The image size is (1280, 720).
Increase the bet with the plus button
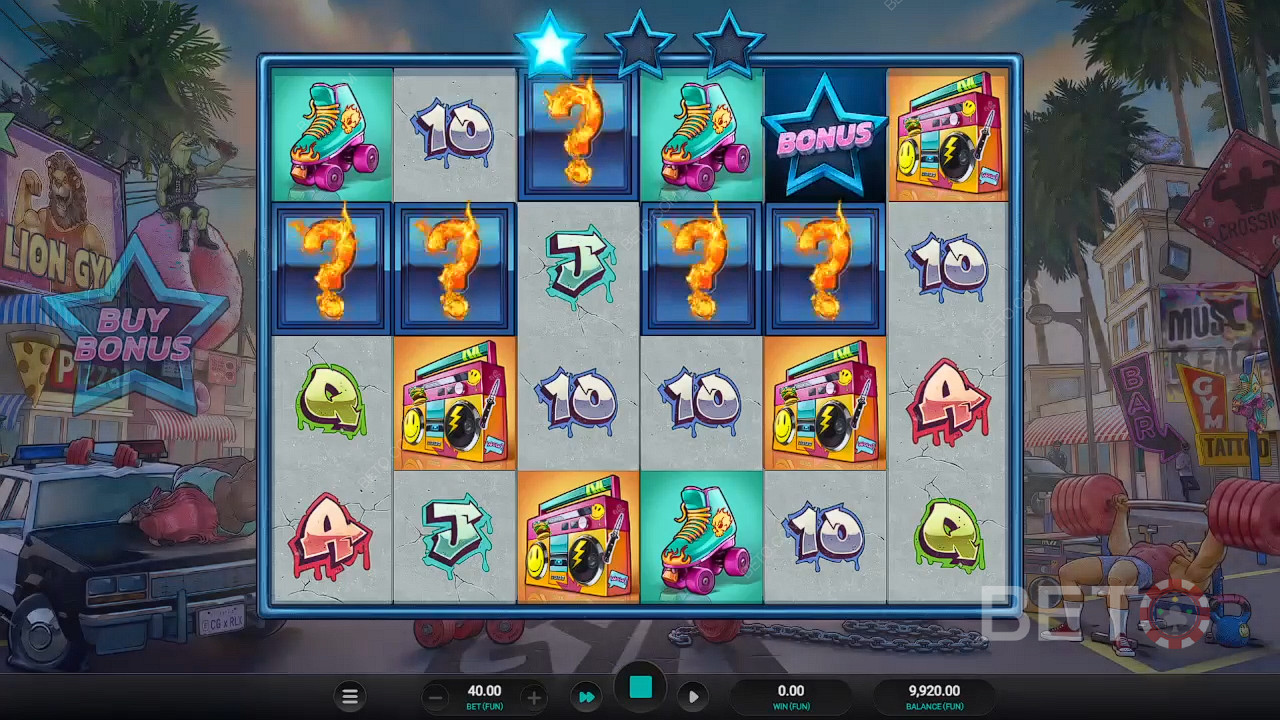[534, 697]
